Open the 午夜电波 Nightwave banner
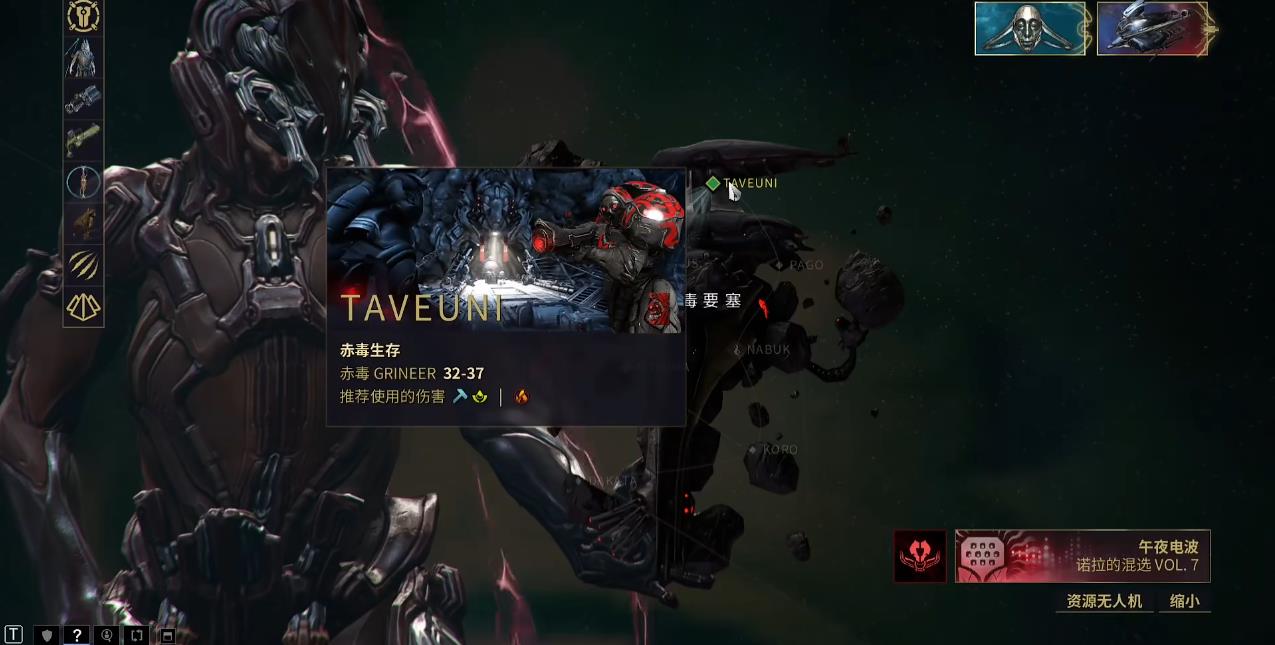Image resolution: width=1275 pixels, height=645 pixels. (x=1082, y=556)
